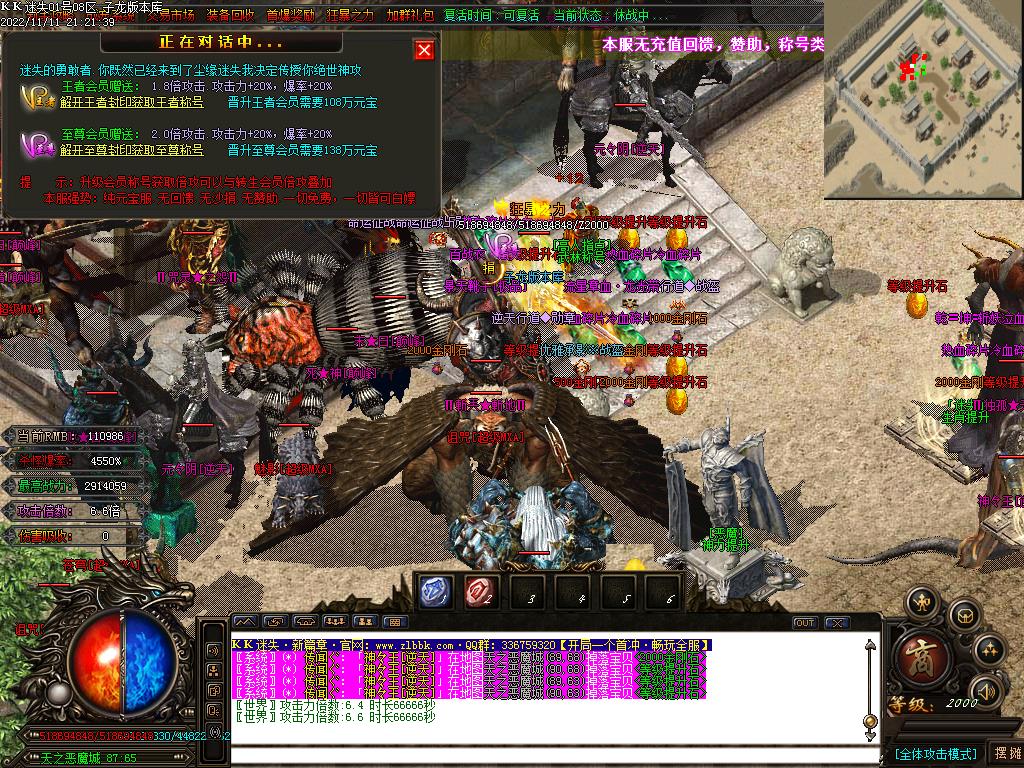Open the character figure icon
Screen dimensions: 1024x768
point(920,602)
